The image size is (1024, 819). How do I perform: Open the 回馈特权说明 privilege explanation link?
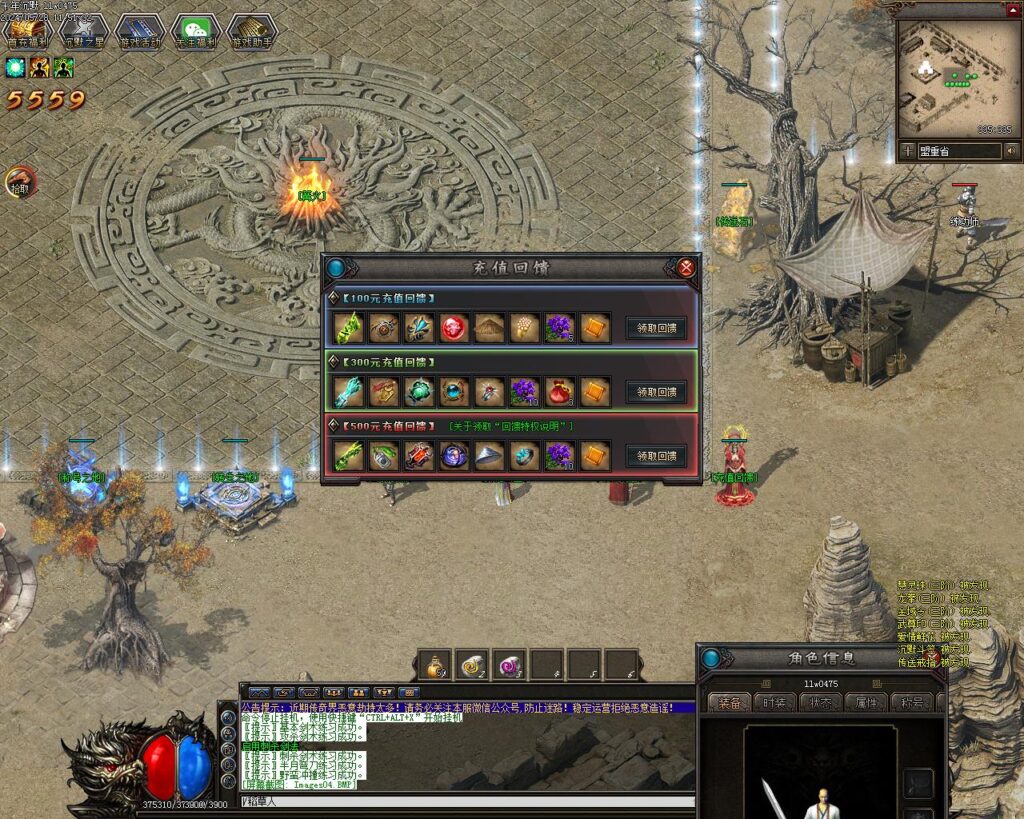(510, 427)
